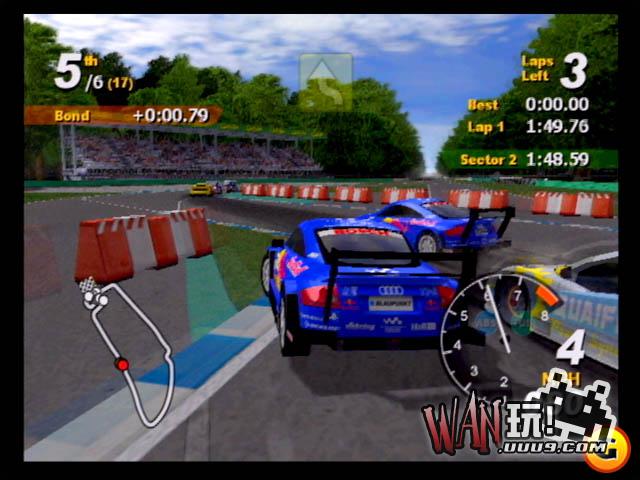This screenshot has height=480, width=640.
Task: Select the upcoming turn indicator arrow
Action: tap(326, 82)
